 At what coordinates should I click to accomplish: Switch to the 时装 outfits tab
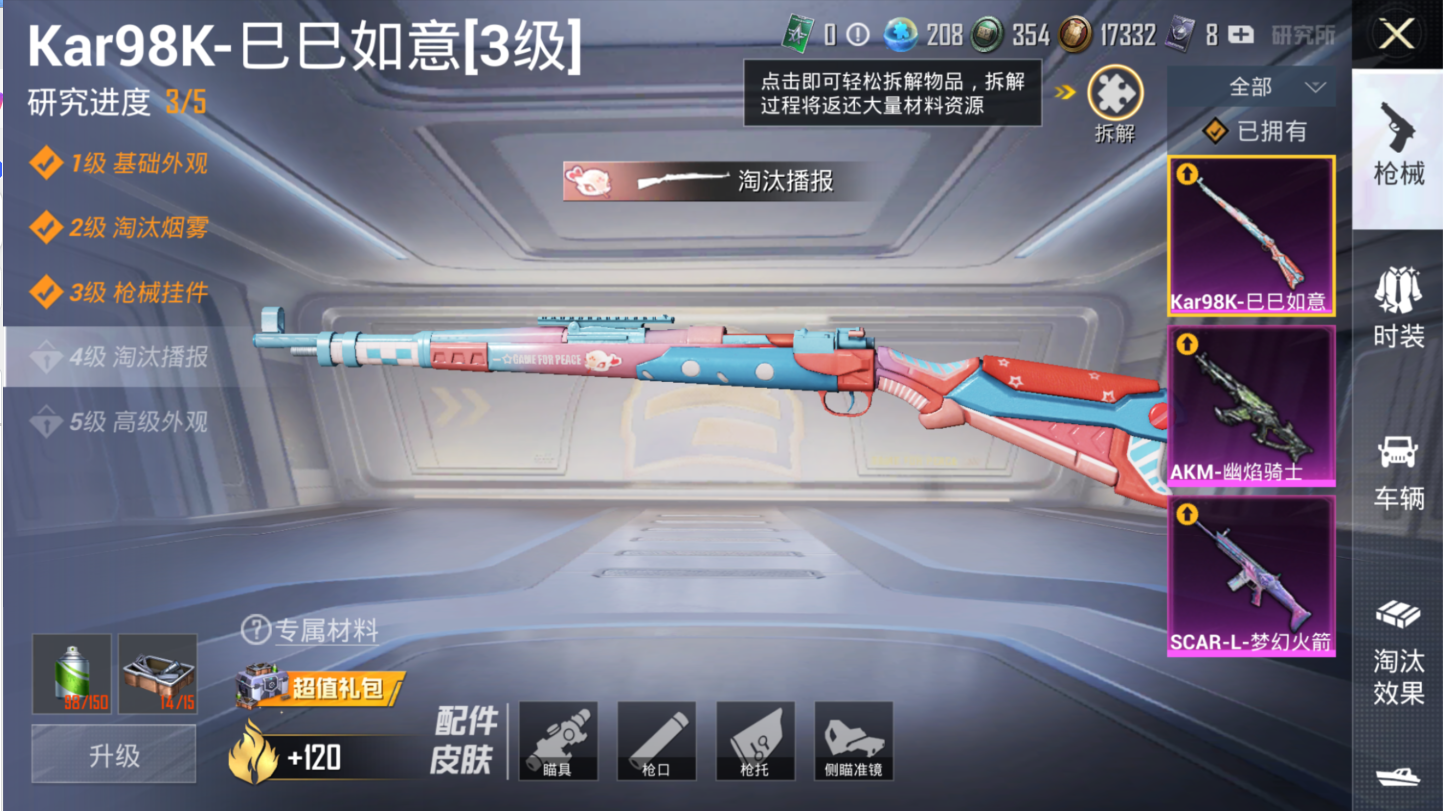click(1398, 307)
